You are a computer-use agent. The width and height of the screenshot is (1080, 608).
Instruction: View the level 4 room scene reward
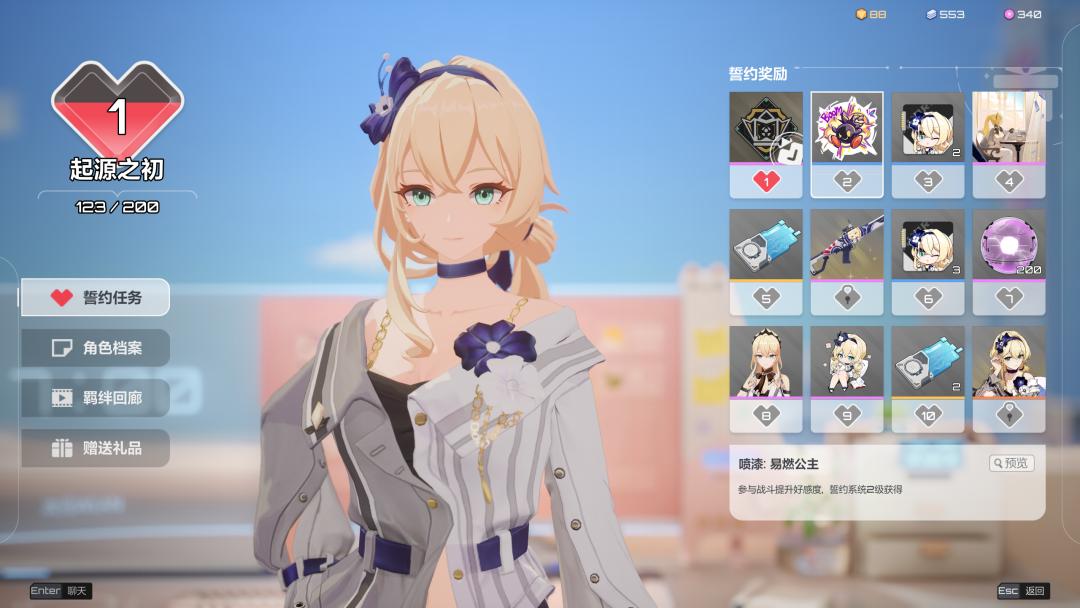(x=1009, y=128)
